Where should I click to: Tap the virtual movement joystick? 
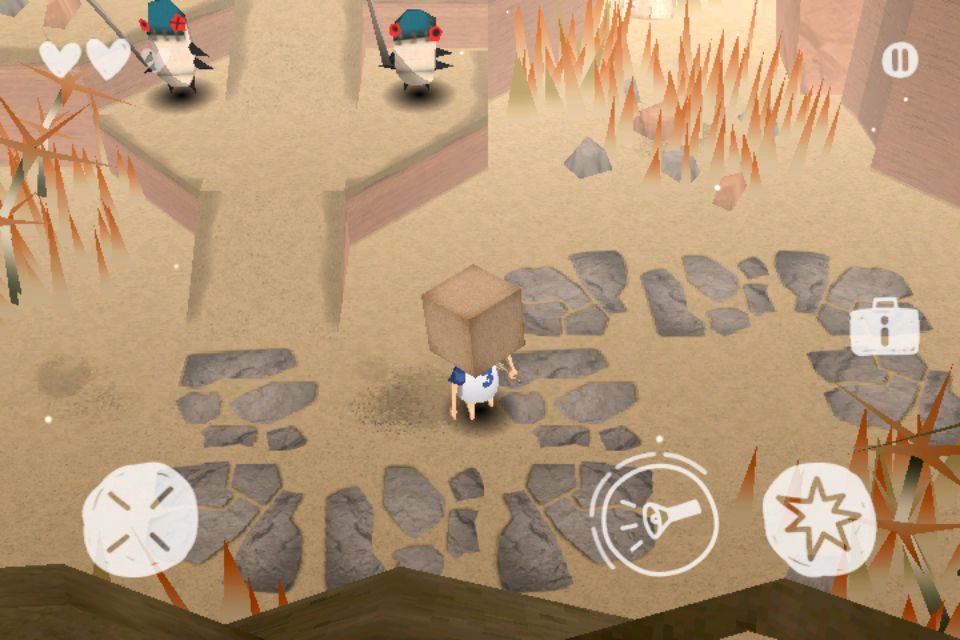point(140,518)
